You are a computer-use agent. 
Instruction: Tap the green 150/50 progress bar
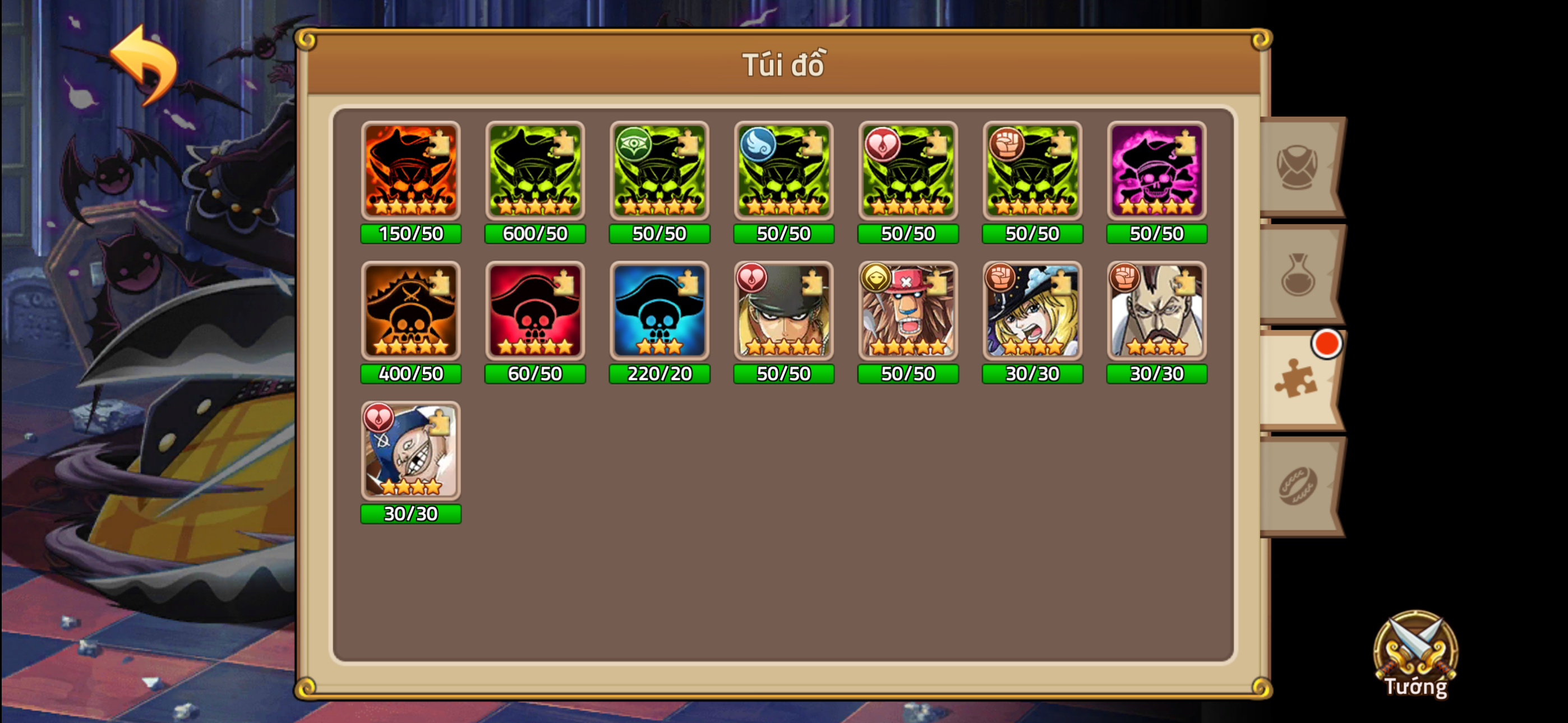pyautogui.click(x=411, y=233)
